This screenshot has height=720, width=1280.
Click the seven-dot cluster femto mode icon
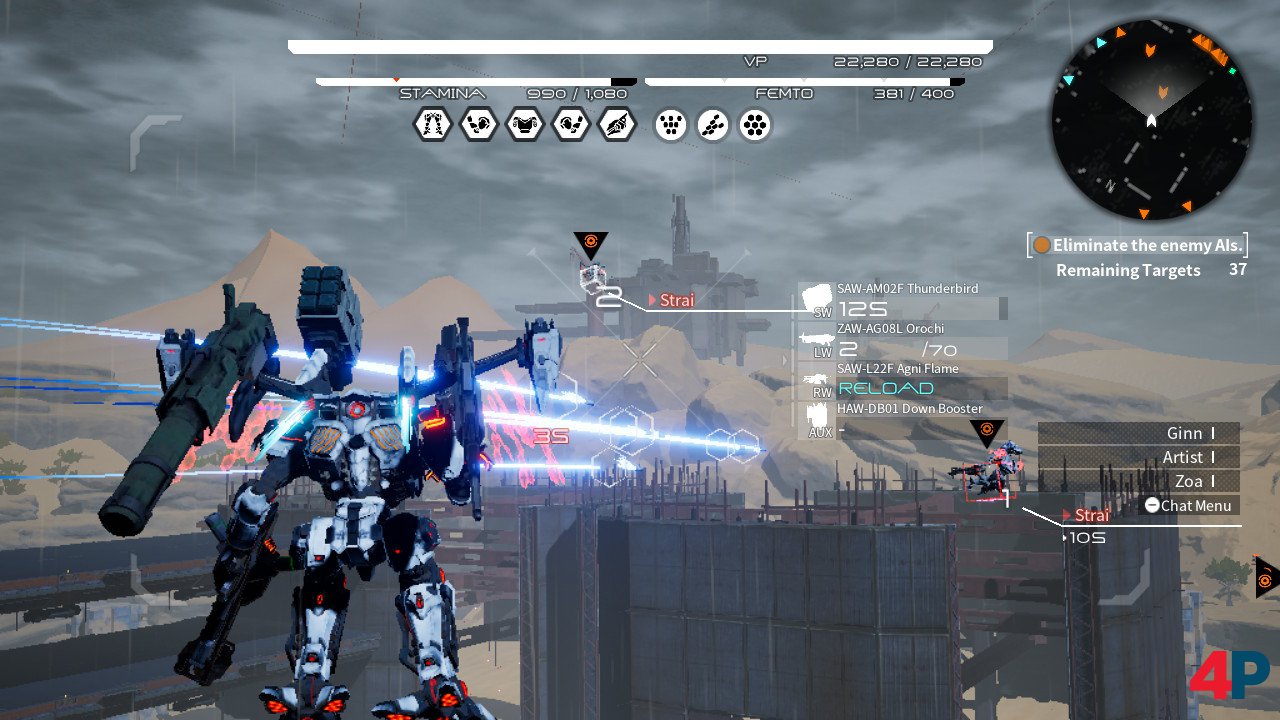(x=755, y=125)
